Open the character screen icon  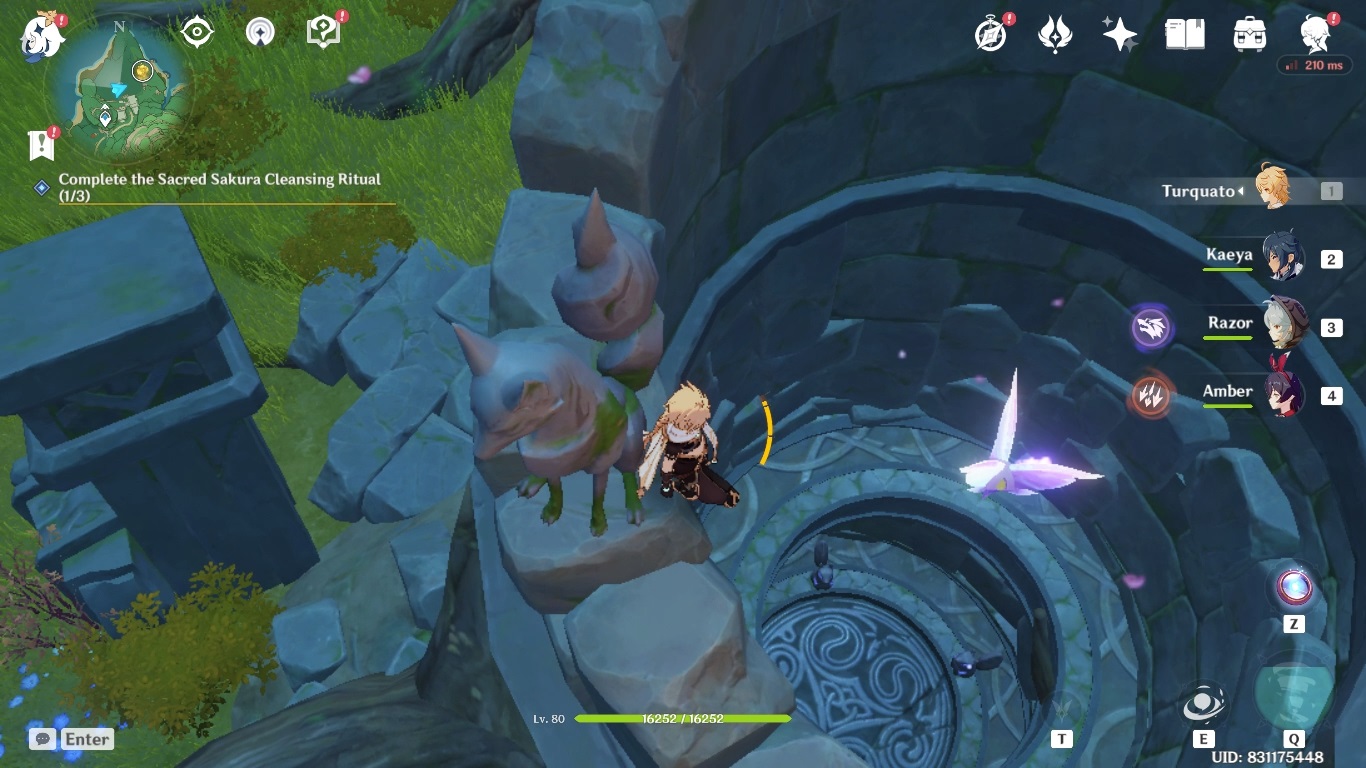click(1315, 35)
